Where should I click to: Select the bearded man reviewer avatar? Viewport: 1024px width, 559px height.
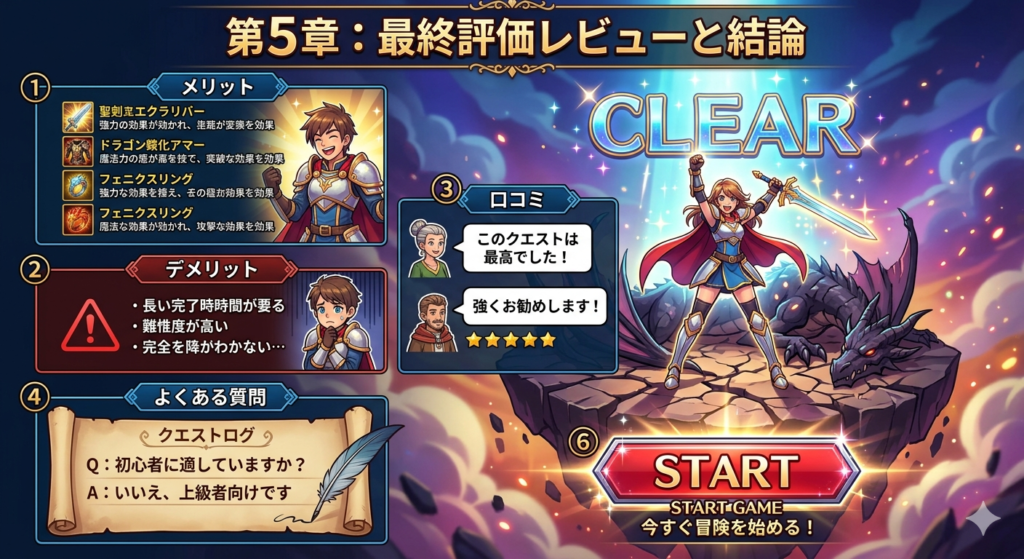(431, 322)
